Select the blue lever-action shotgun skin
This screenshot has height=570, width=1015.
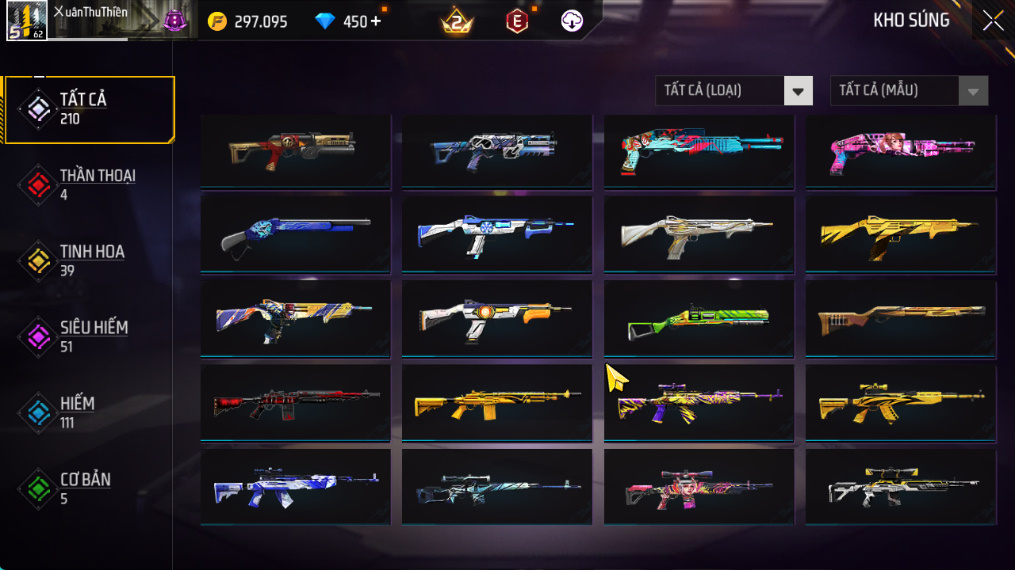[295, 234]
